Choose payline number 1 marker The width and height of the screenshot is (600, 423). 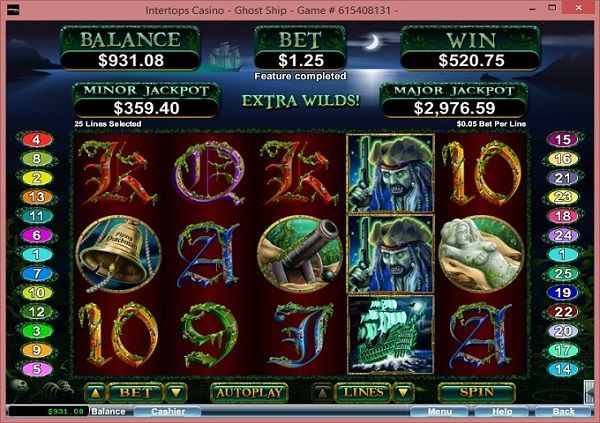[x=37, y=254]
